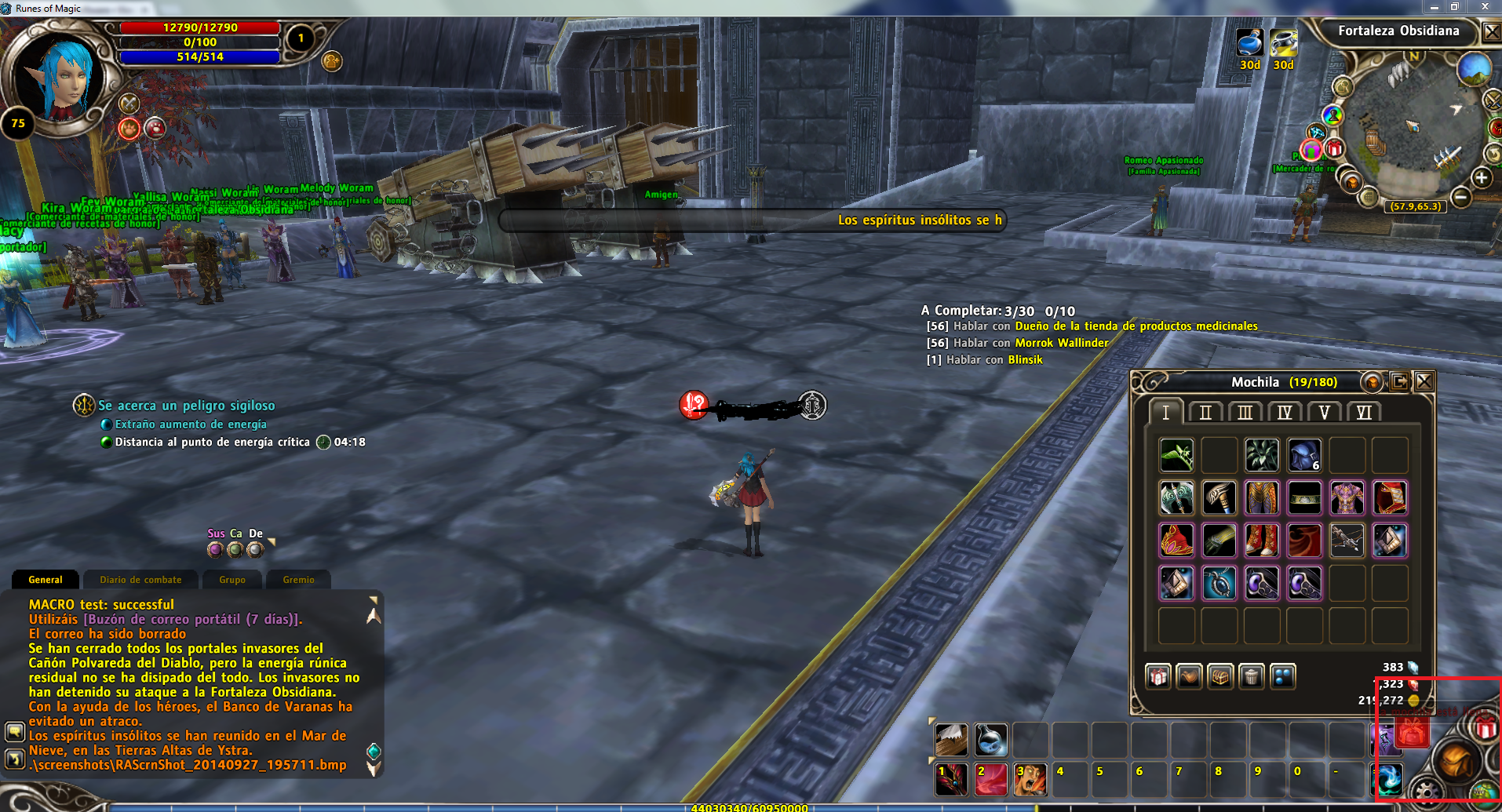The width and height of the screenshot is (1502, 812).
Task: Pick the double-bladed axe in the backpack
Action: click(1176, 497)
